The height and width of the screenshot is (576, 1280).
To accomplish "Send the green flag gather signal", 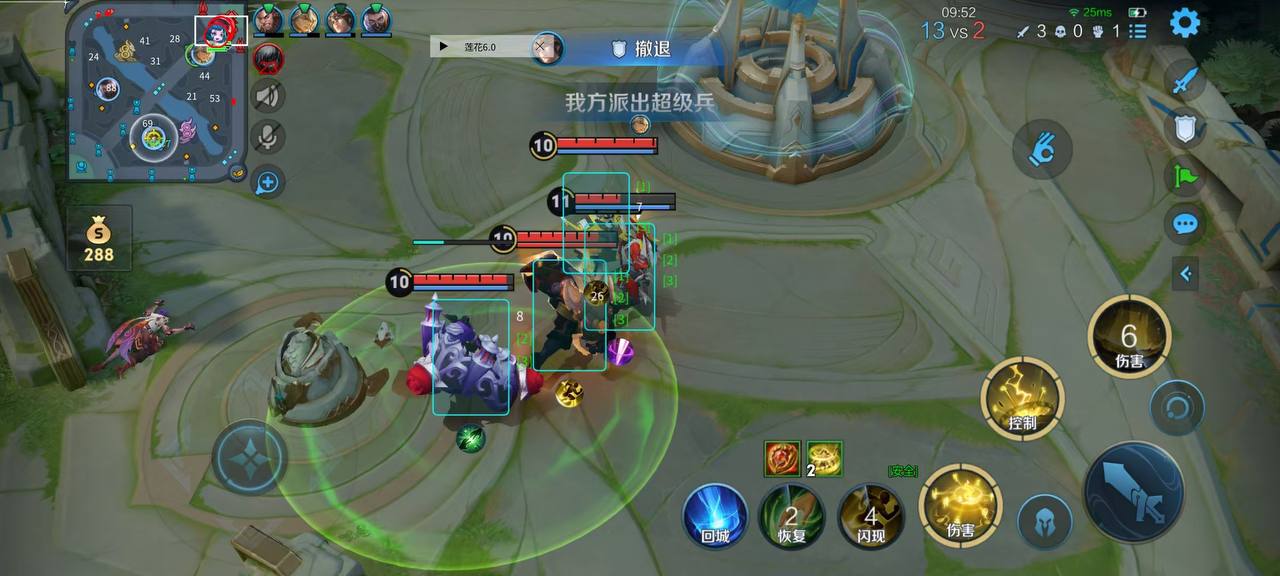I will pos(1185,176).
